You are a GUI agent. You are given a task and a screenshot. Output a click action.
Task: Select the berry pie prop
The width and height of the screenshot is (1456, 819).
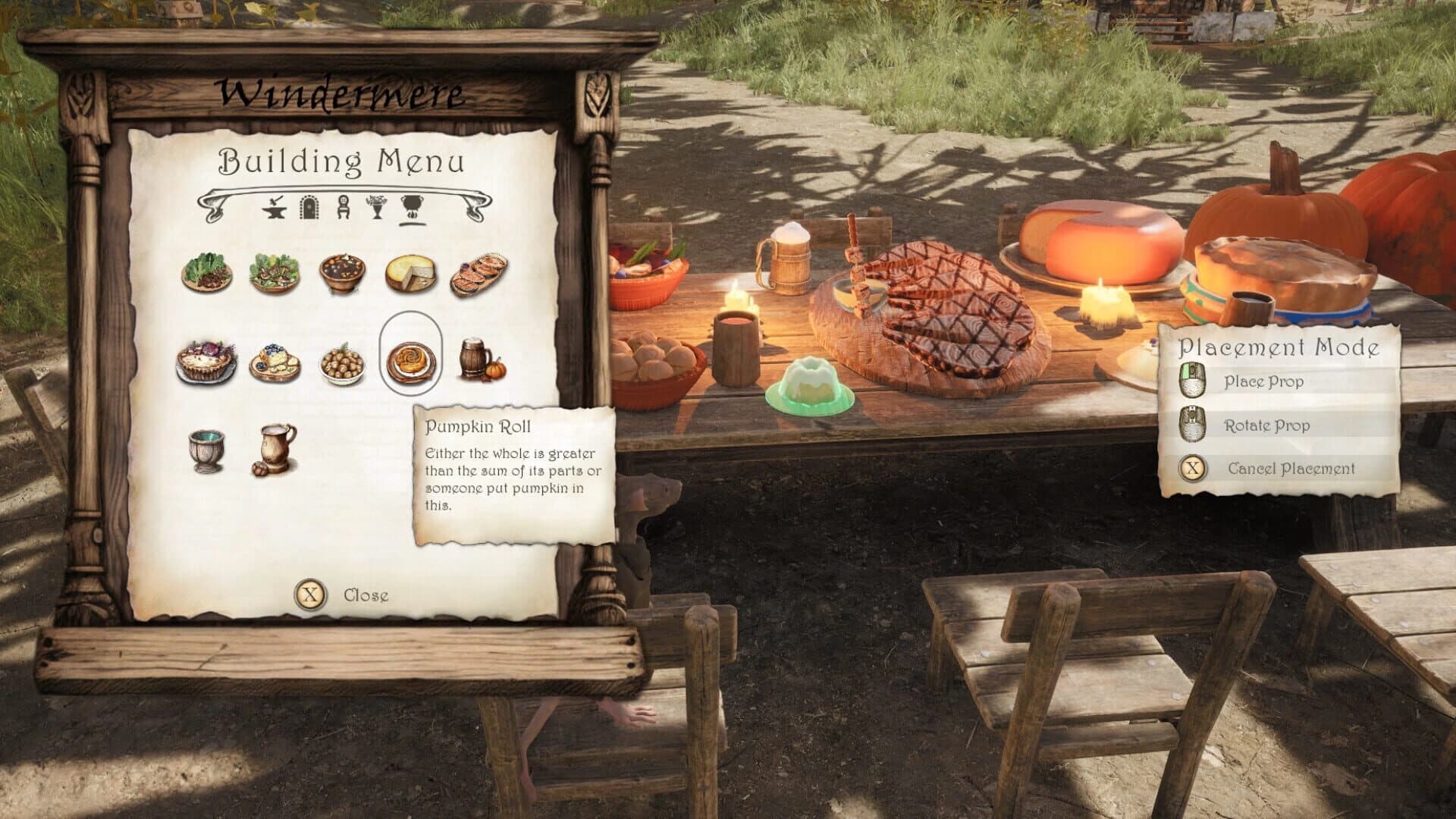pyautogui.click(x=209, y=362)
